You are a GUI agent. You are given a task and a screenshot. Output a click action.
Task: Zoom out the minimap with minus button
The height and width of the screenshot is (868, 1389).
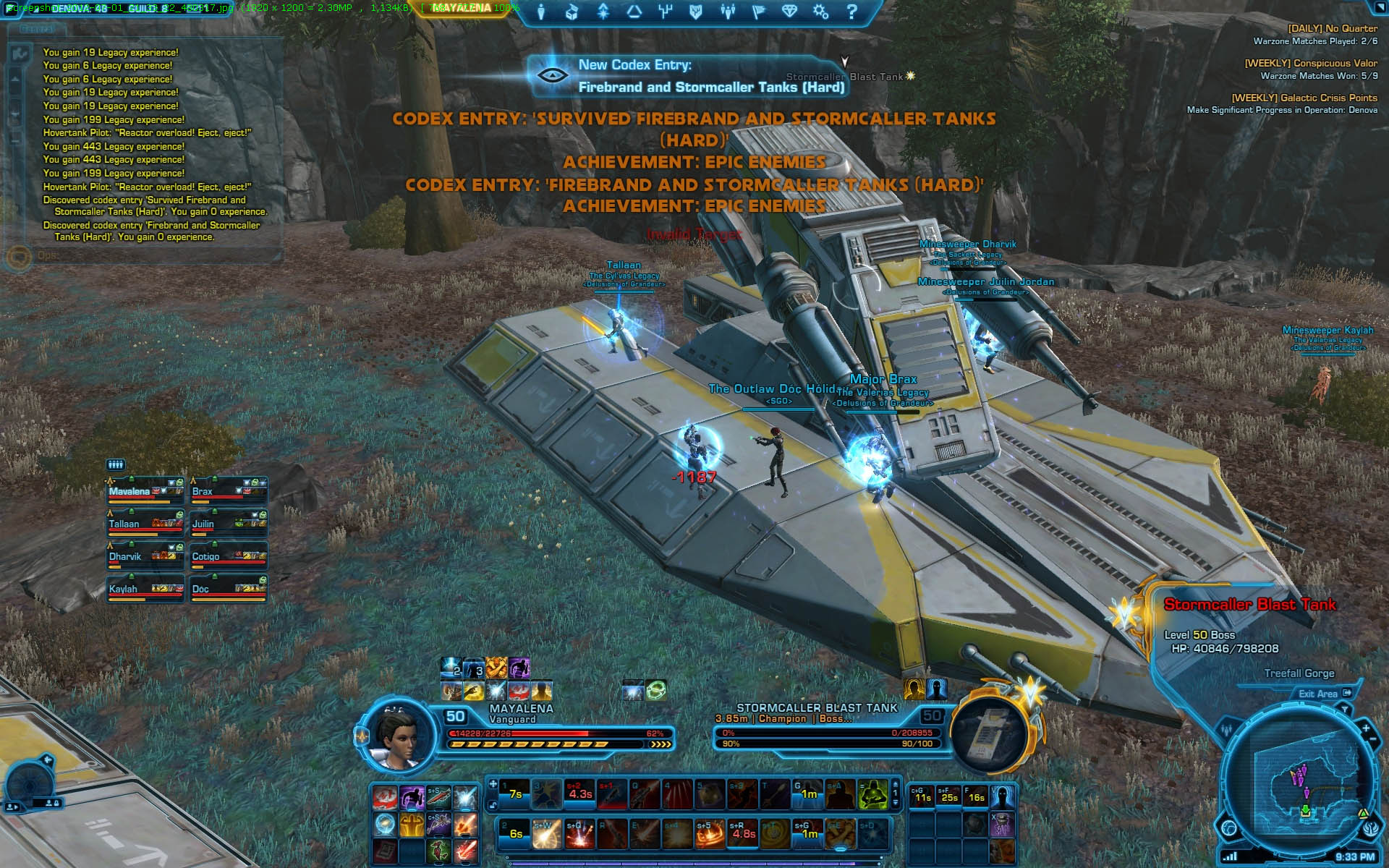[x=1372, y=740]
